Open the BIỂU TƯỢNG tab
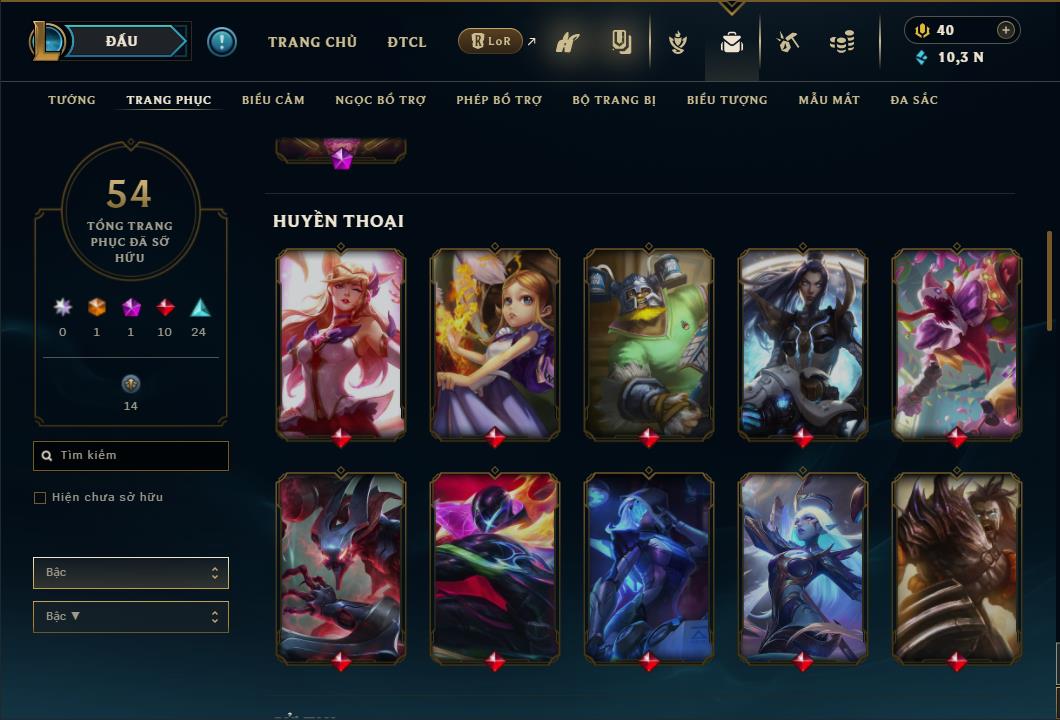 click(727, 100)
